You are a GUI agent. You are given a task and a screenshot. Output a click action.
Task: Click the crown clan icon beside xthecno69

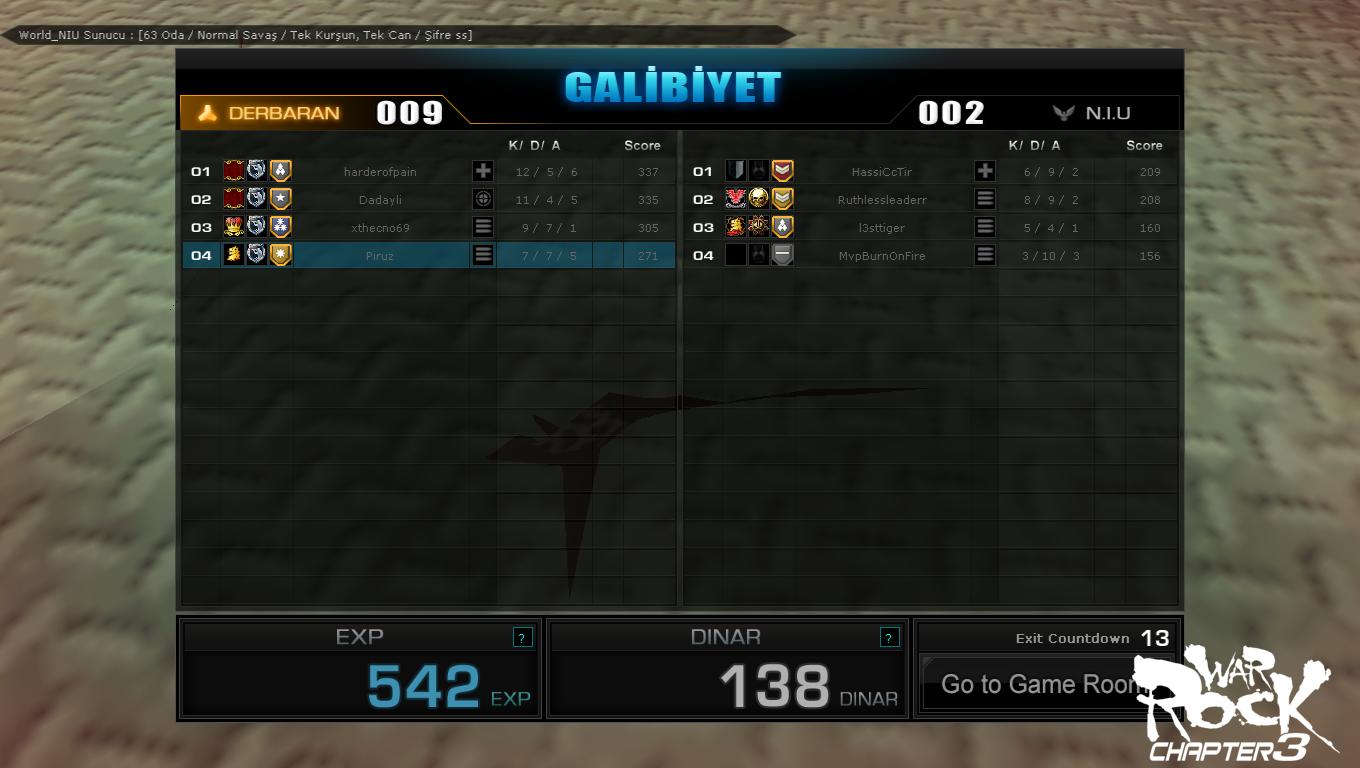click(x=233, y=226)
